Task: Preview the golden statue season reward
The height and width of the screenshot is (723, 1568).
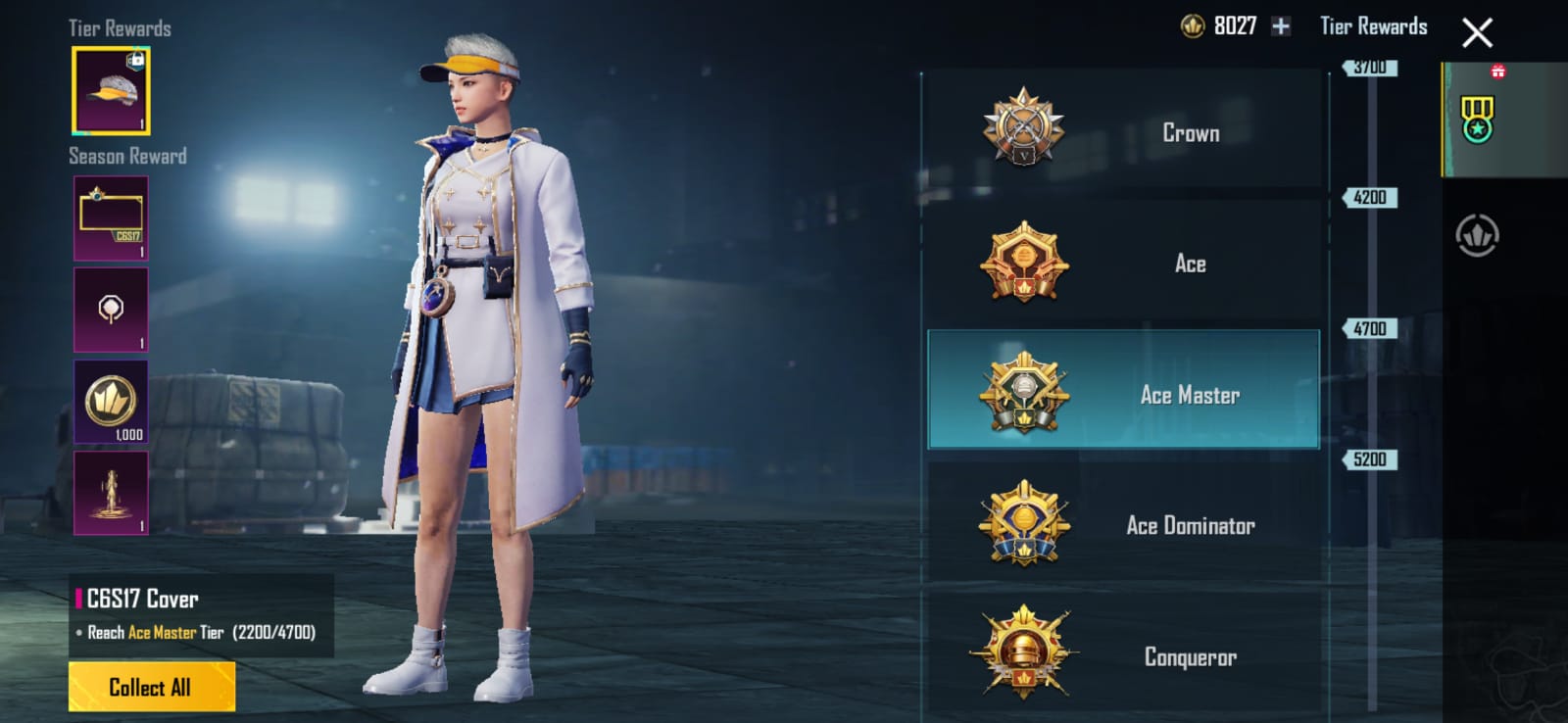Action: tap(111, 493)
